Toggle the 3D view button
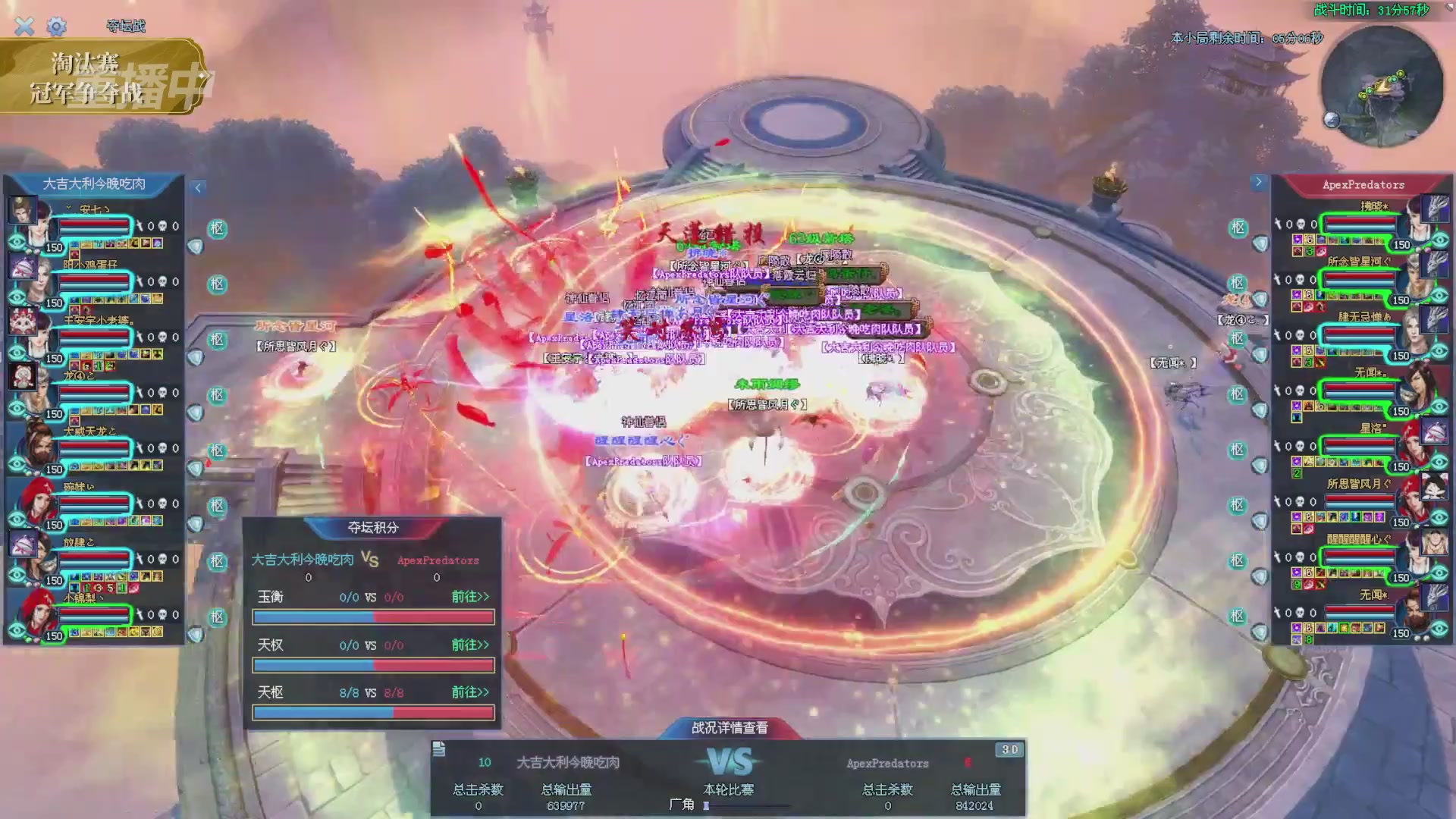Image resolution: width=1456 pixels, height=819 pixels. click(x=1009, y=750)
